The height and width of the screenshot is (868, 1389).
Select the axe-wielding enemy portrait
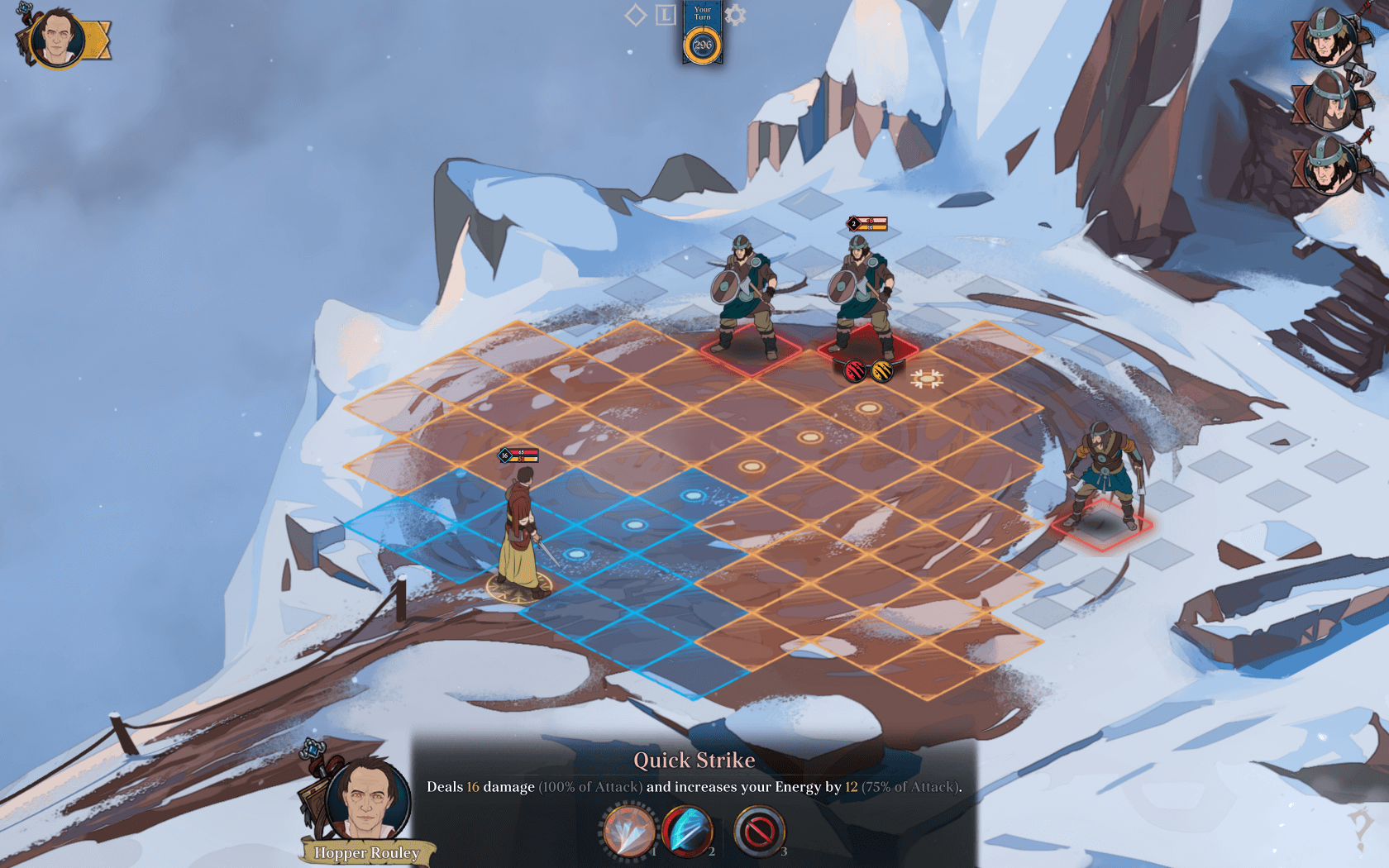click(x=1328, y=99)
